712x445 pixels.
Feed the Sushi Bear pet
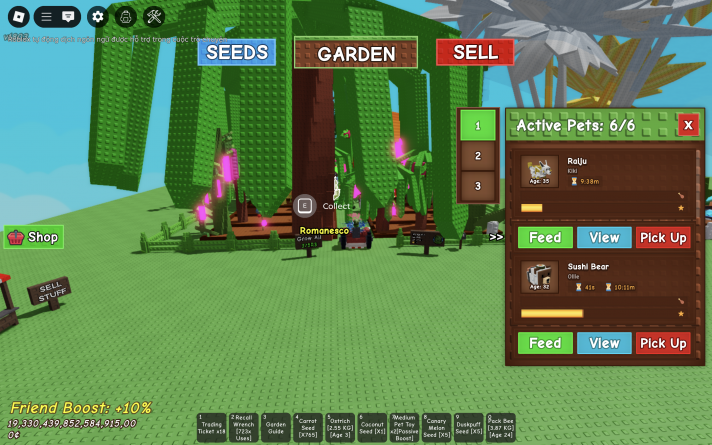pos(545,343)
